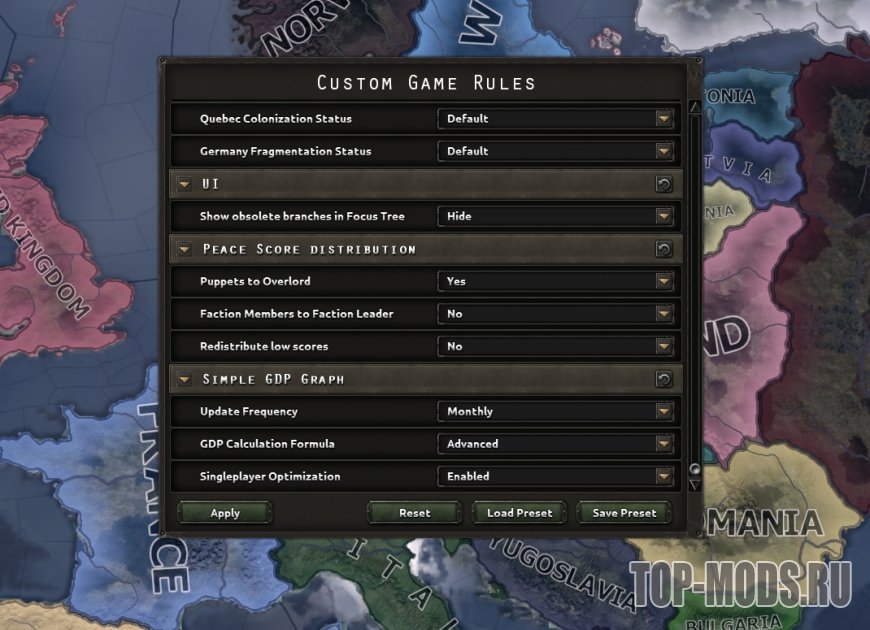Open Quebec Colonization Status dropdown

[555, 119]
